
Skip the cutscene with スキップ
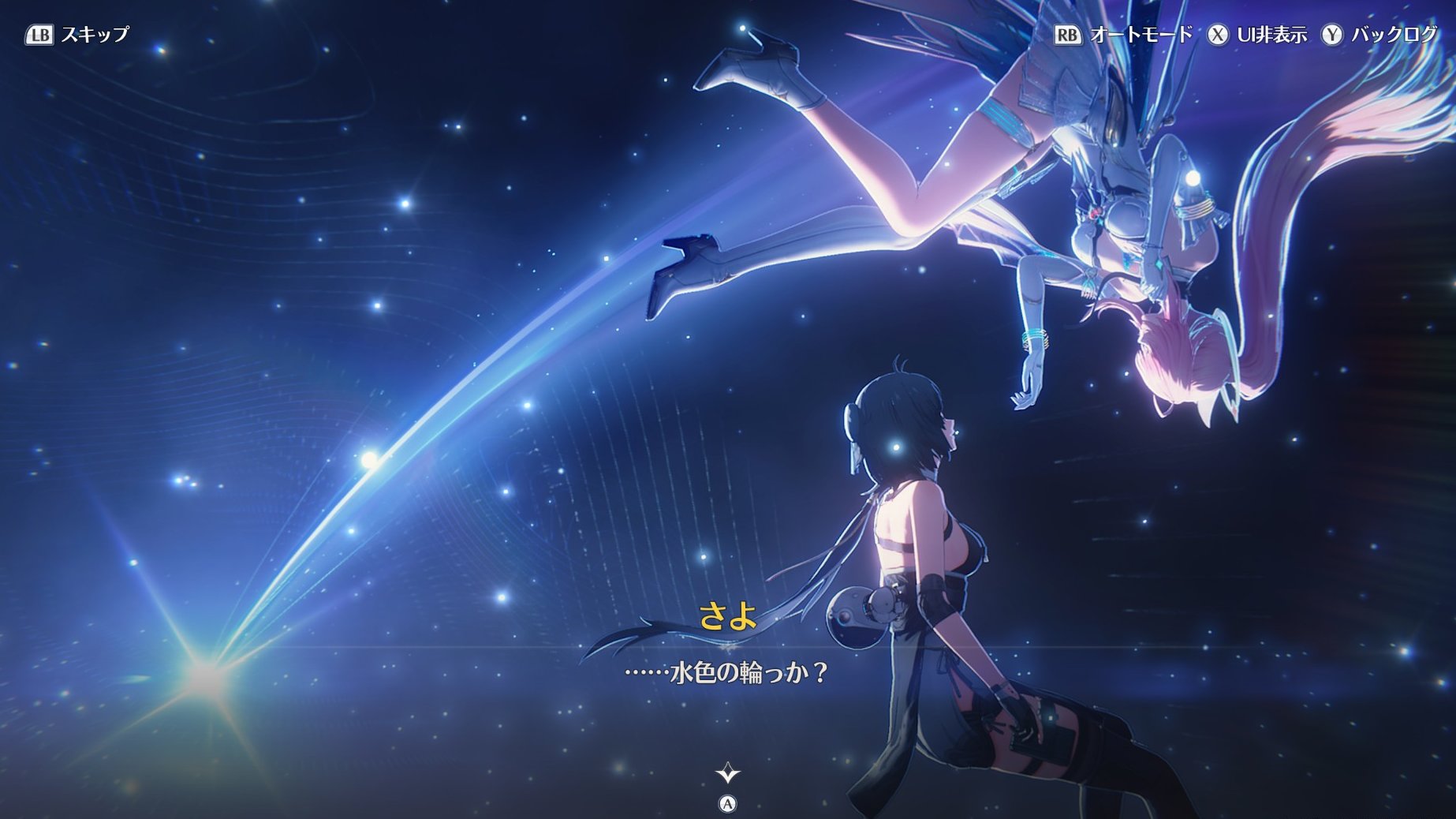[77, 35]
